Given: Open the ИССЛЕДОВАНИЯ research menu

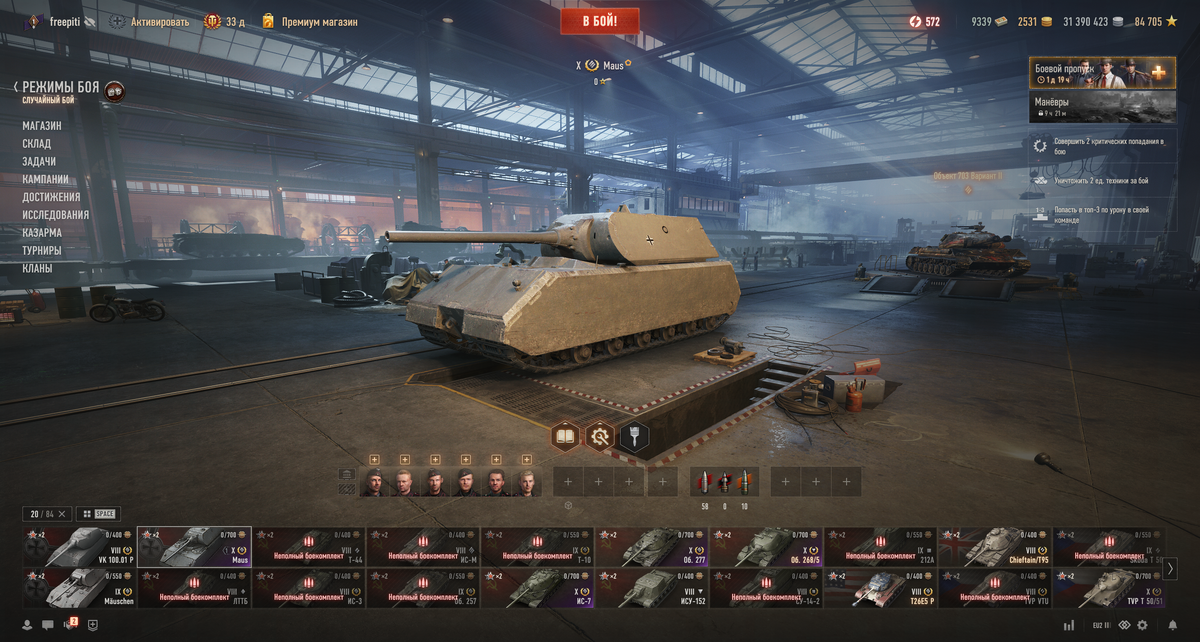Looking at the screenshot, I should pyautogui.click(x=56, y=215).
